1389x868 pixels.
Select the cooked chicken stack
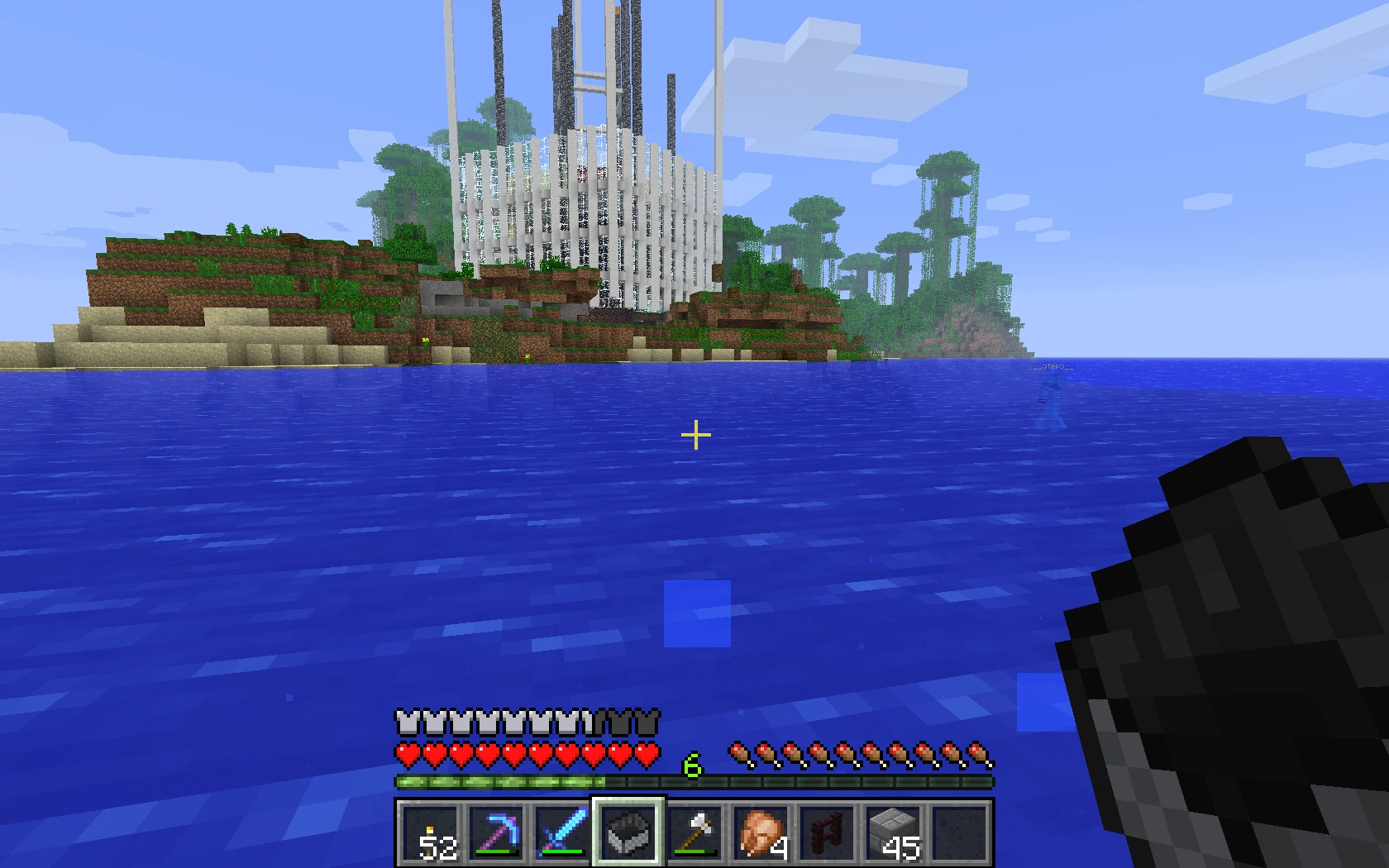click(x=761, y=832)
